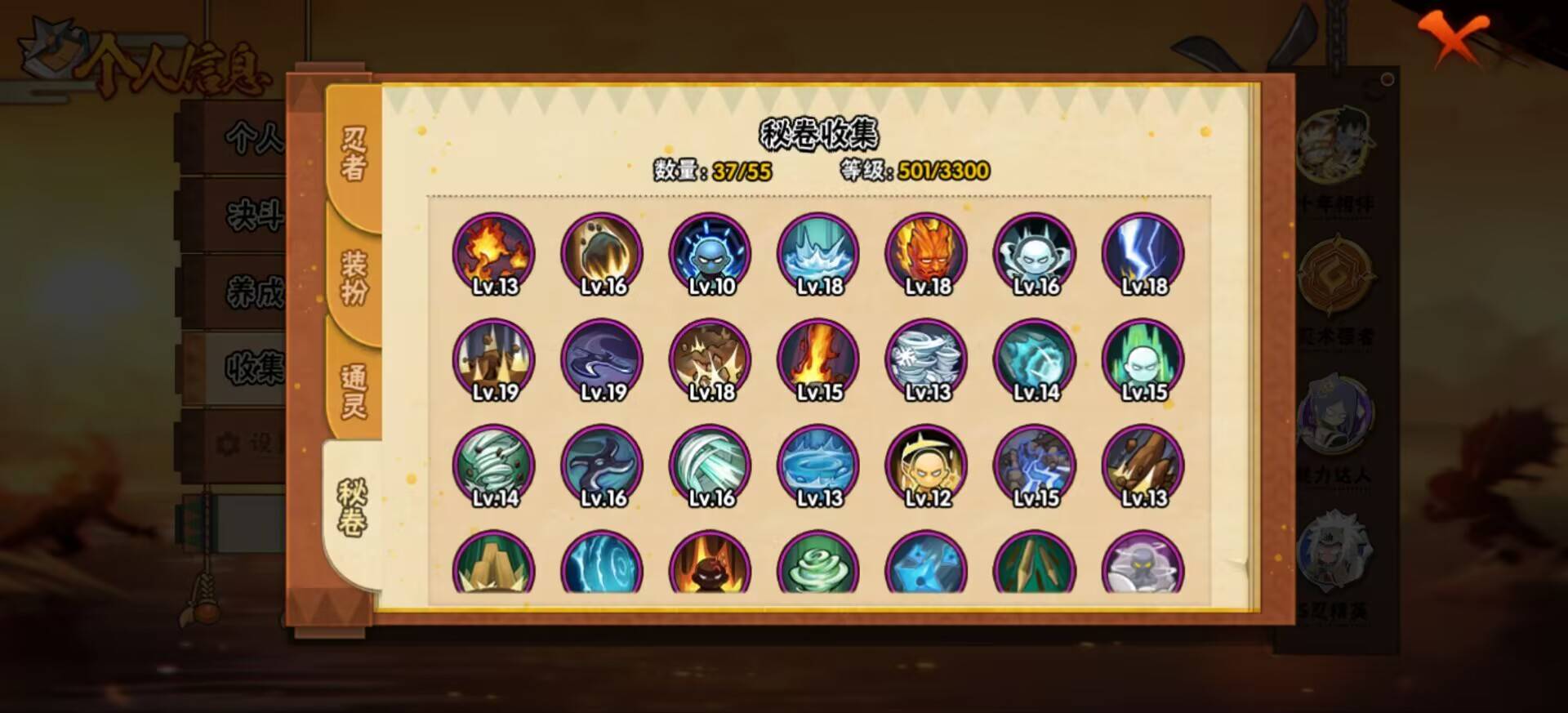Switch to the 忍者 tab
Image resolution: width=1568 pixels, height=713 pixels.
click(x=353, y=151)
